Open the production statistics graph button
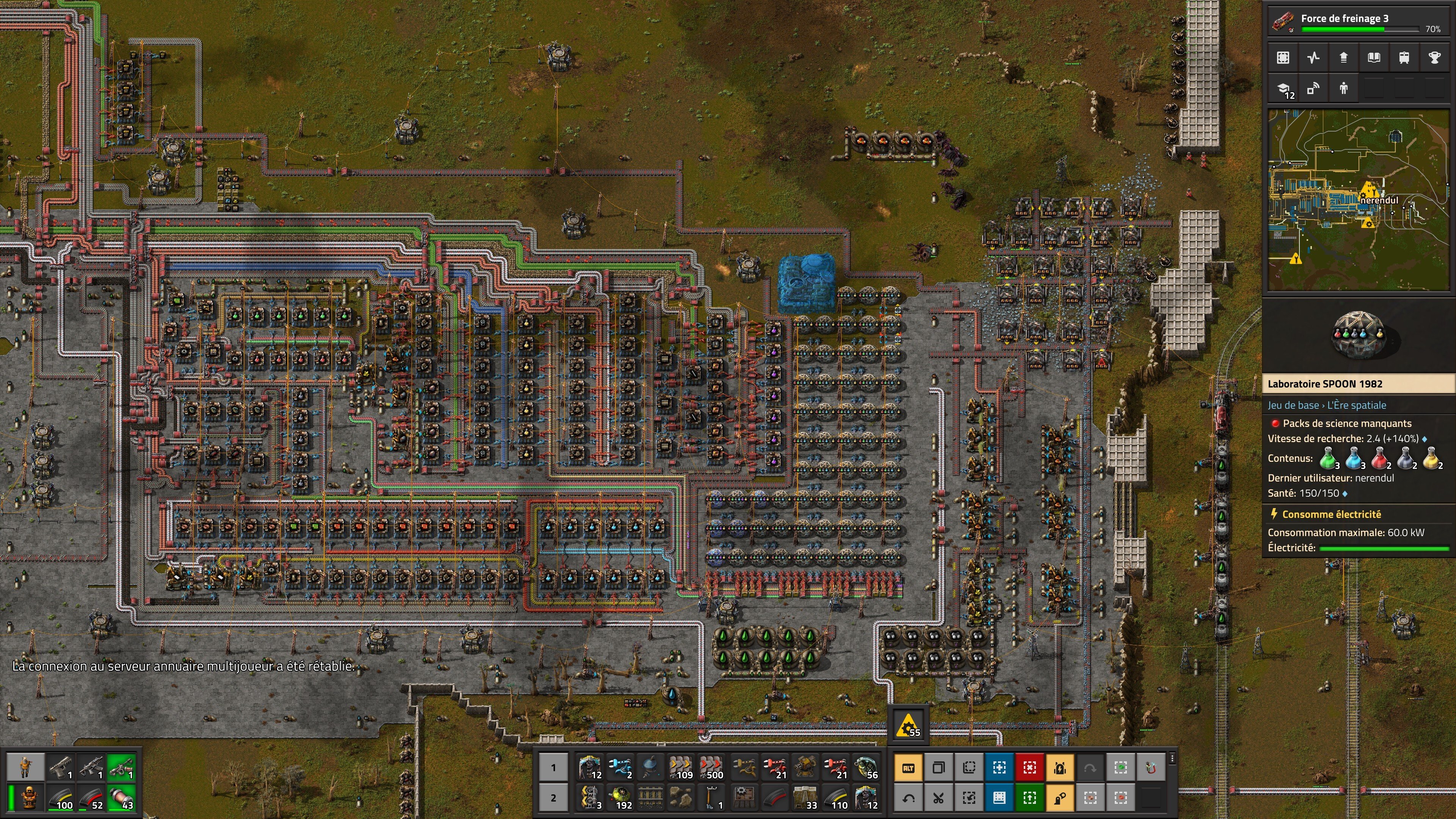 click(1313, 58)
